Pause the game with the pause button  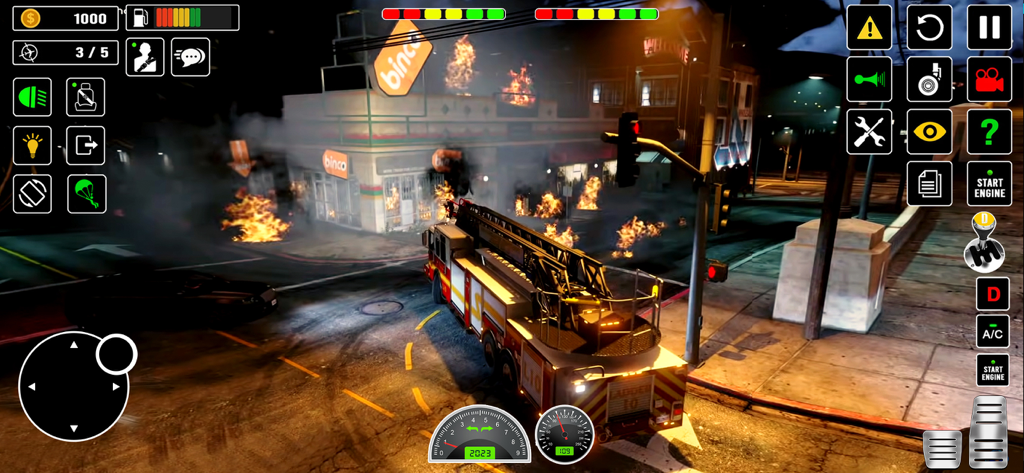pos(989,28)
